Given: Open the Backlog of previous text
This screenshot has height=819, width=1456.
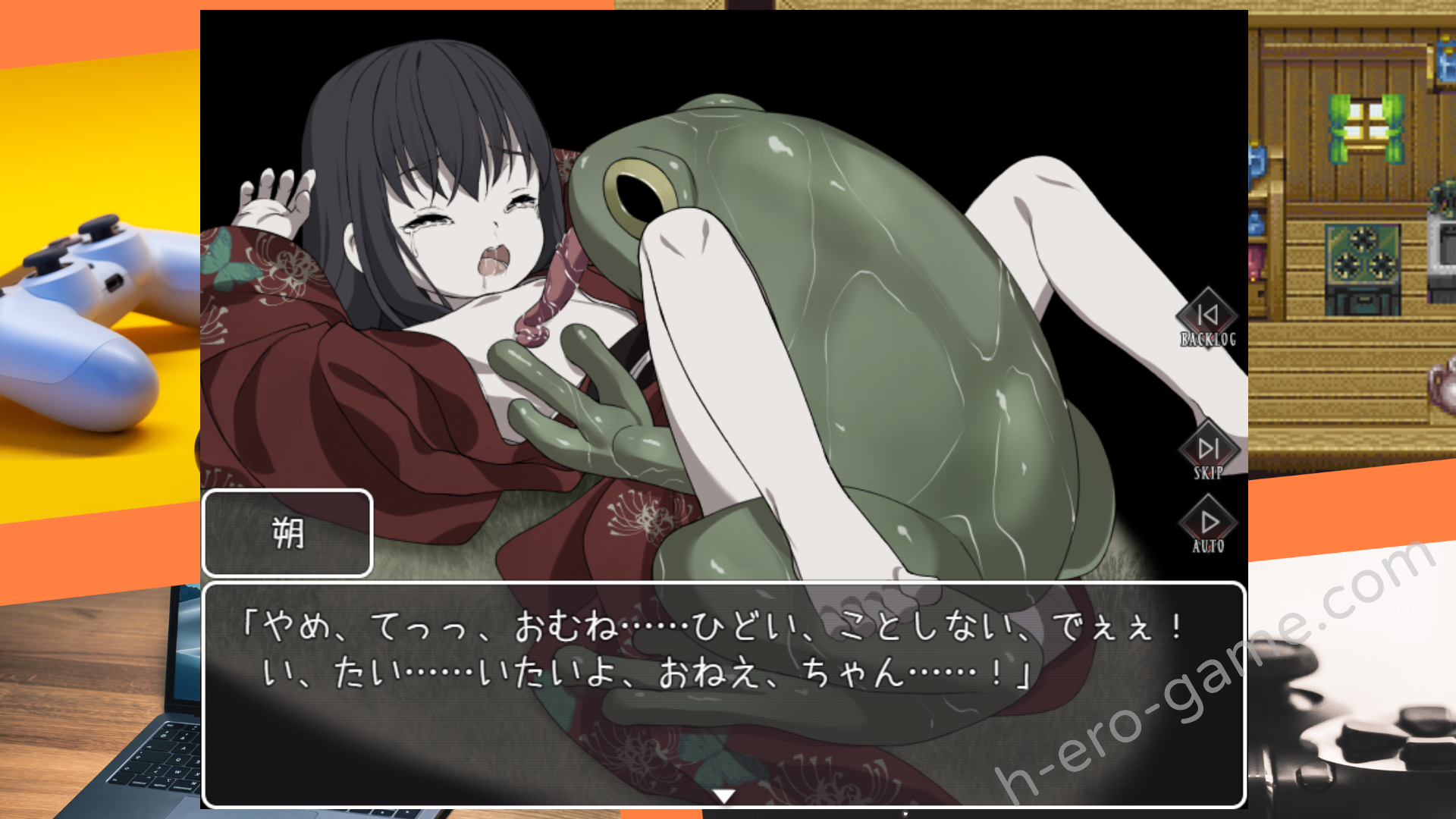Looking at the screenshot, I should tap(1207, 318).
